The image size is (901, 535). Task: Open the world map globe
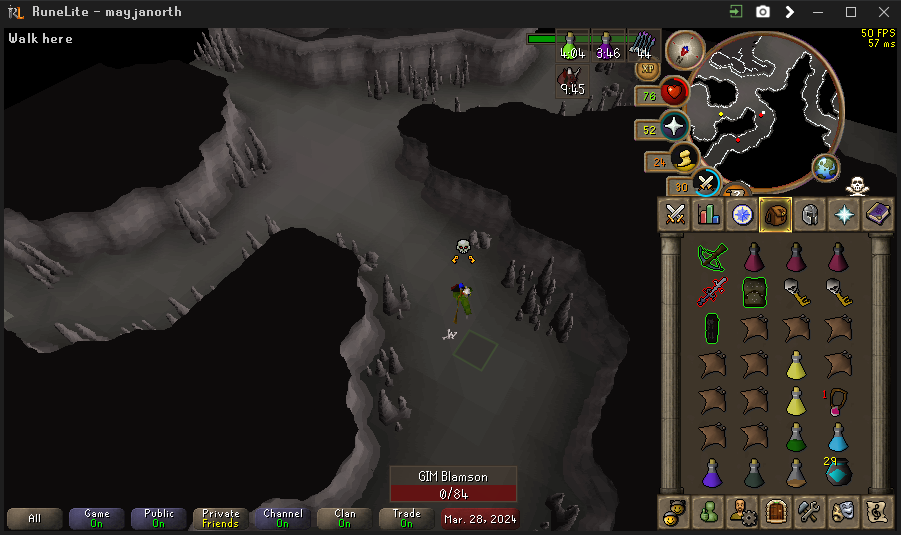pos(825,168)
